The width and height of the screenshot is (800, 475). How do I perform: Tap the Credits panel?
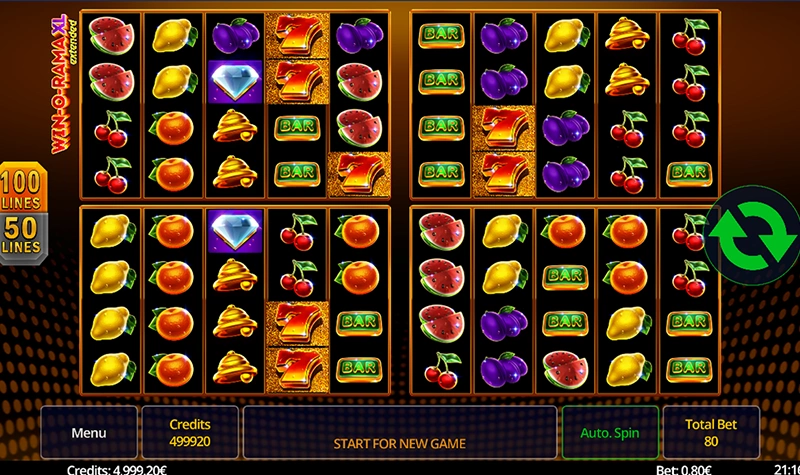pos(190,434)
